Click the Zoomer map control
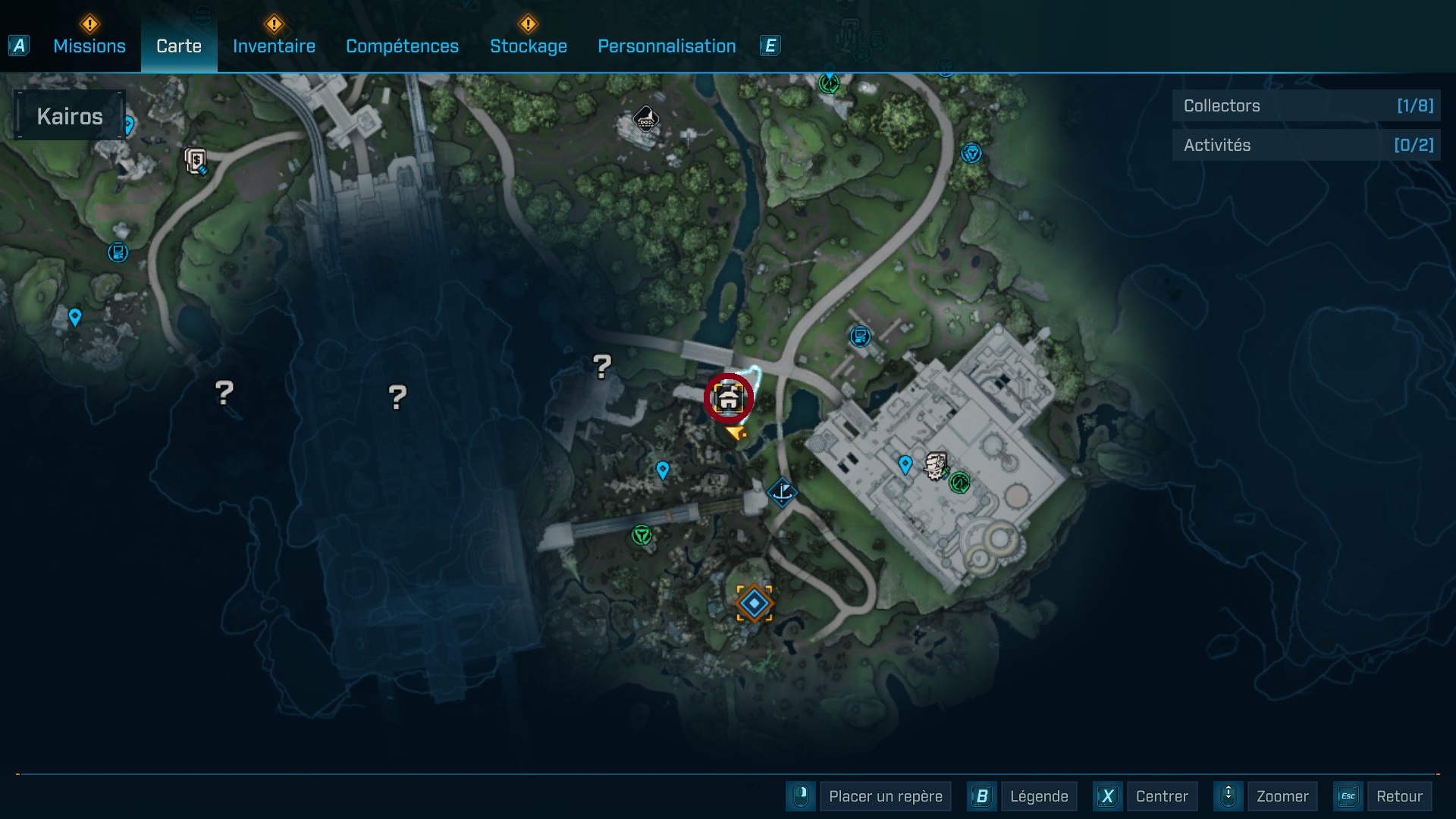The image size is (1456, 819). tap(1282, 796)
